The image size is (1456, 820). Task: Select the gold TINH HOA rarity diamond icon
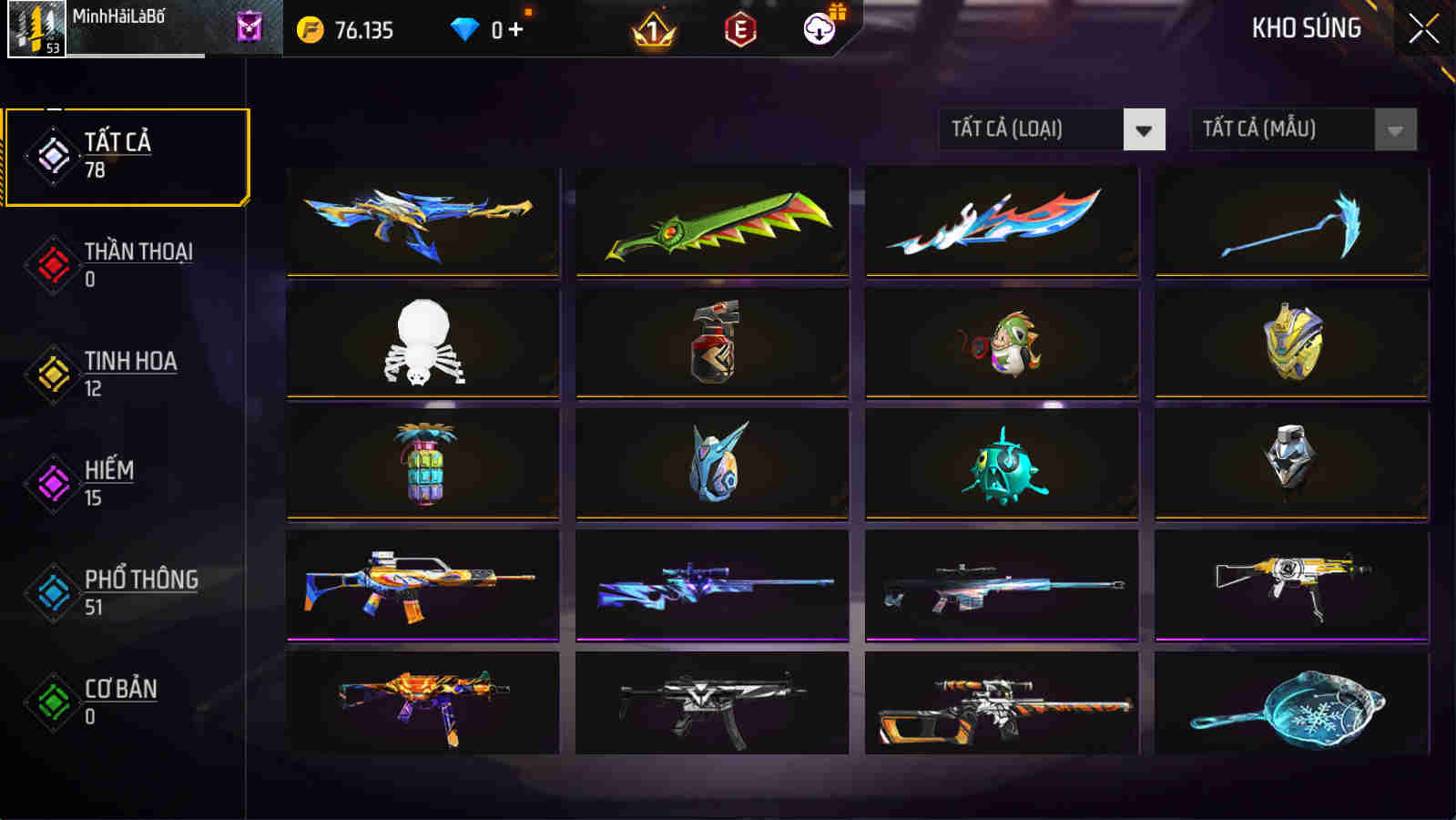(x=53, y=374)
